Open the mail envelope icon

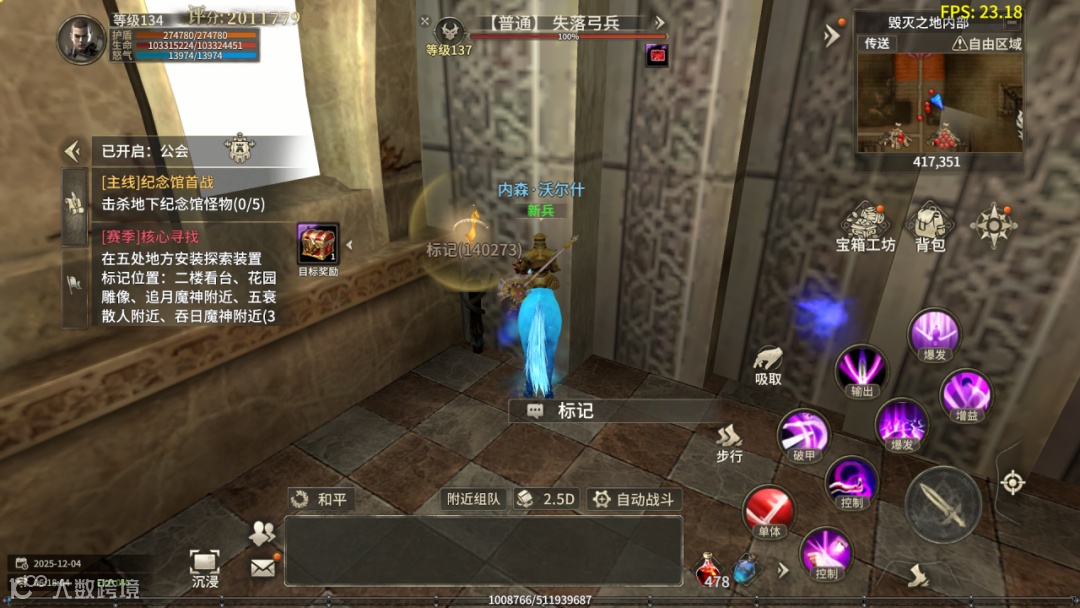pyautogui.click(x=262, y=567)
